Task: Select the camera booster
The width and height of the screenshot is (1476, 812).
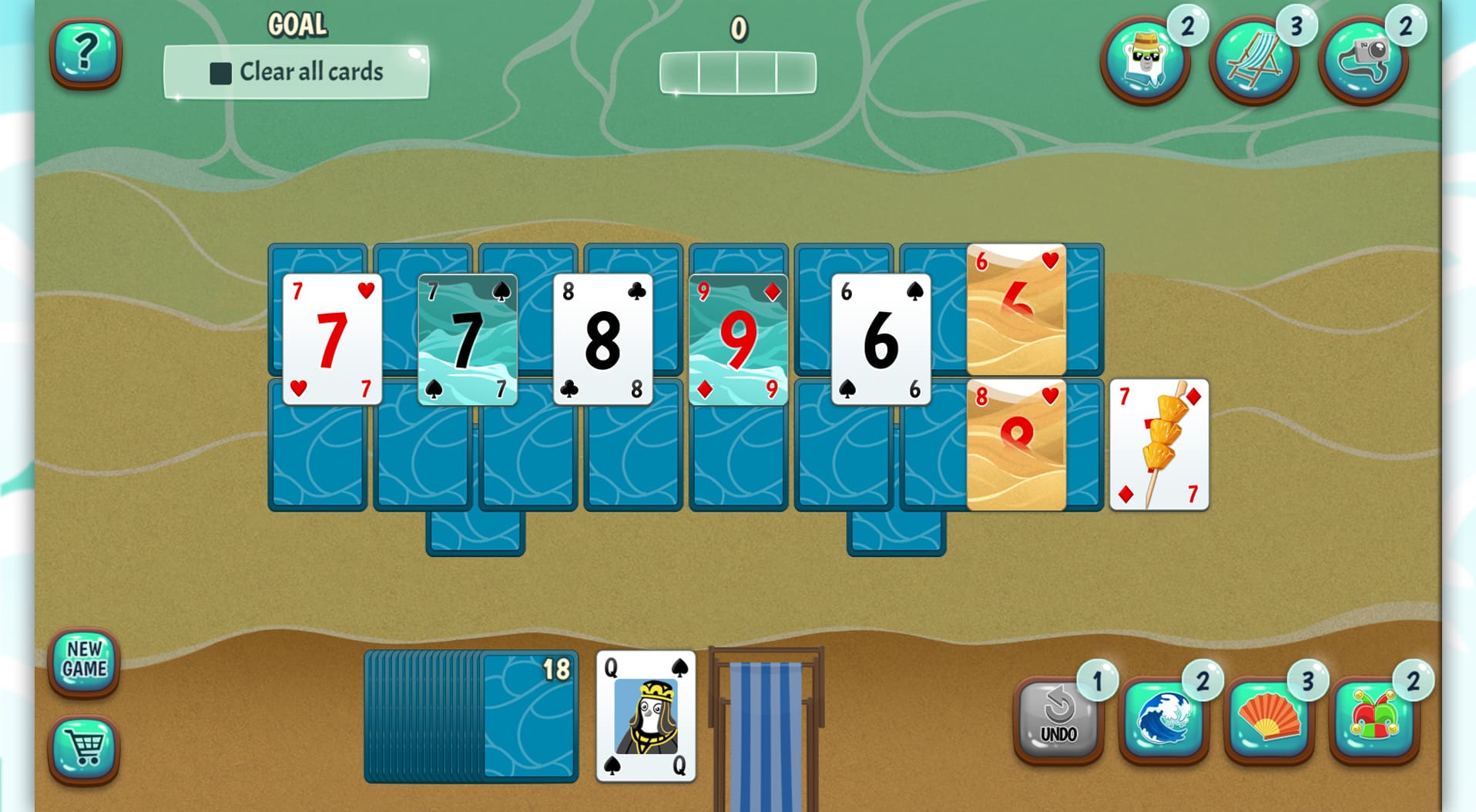Action: click(x=1363, y=60)
